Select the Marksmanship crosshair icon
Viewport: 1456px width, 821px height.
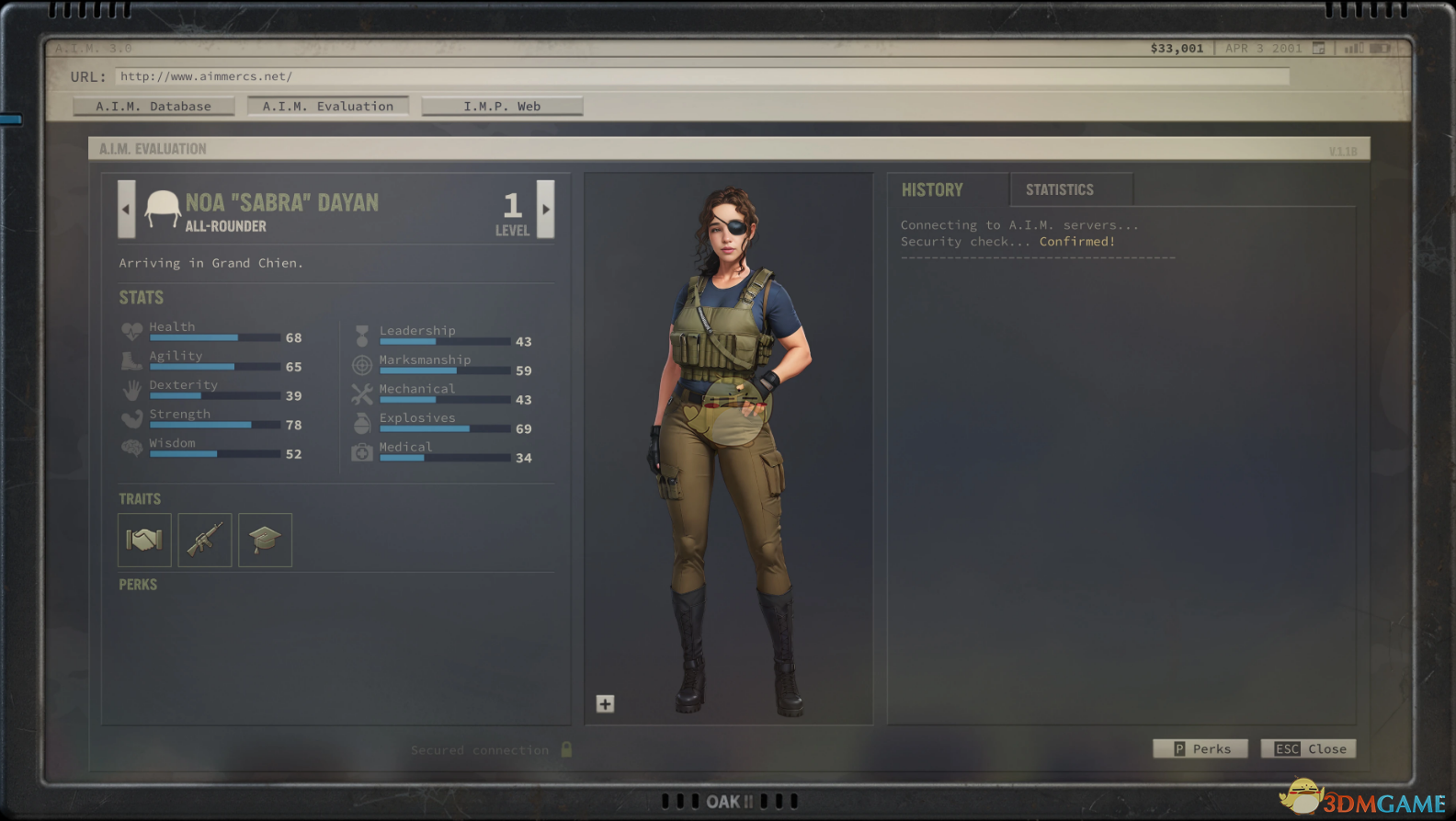tap(362, 364)
